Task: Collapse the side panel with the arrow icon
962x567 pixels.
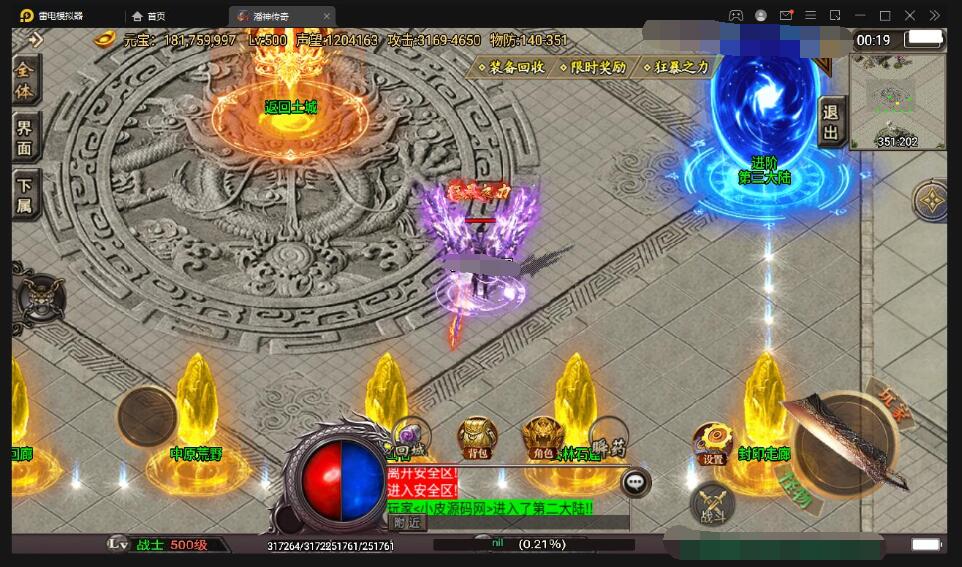Action: (x=33, y=40)
